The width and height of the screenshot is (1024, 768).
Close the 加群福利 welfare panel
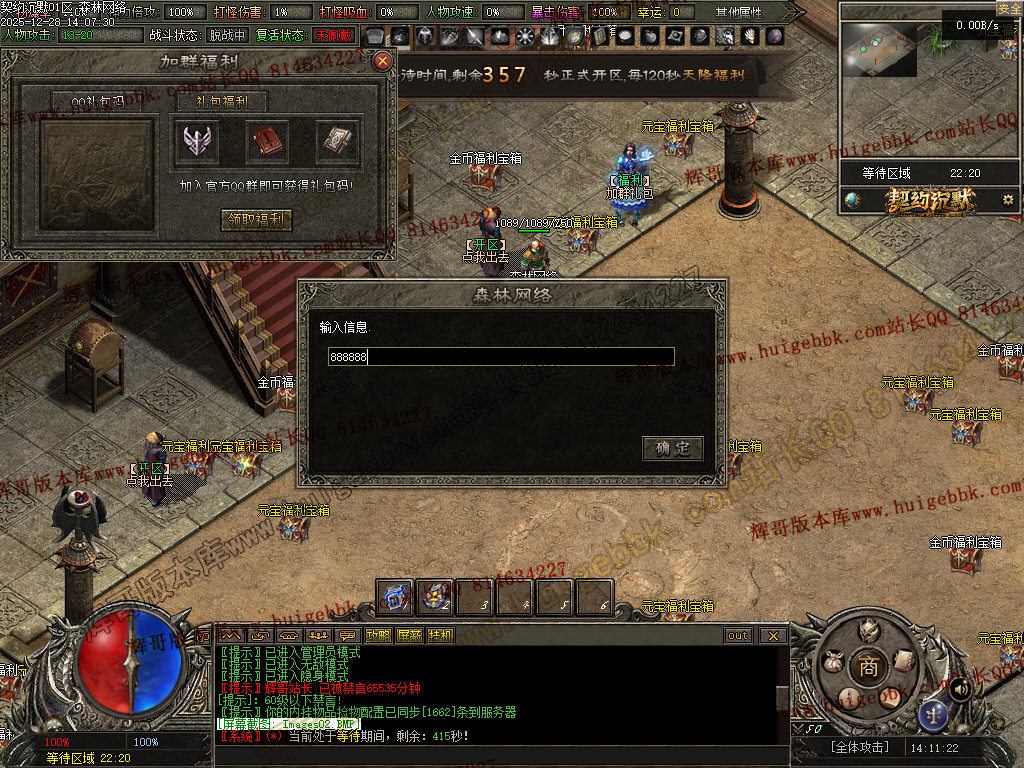(382, 61)
